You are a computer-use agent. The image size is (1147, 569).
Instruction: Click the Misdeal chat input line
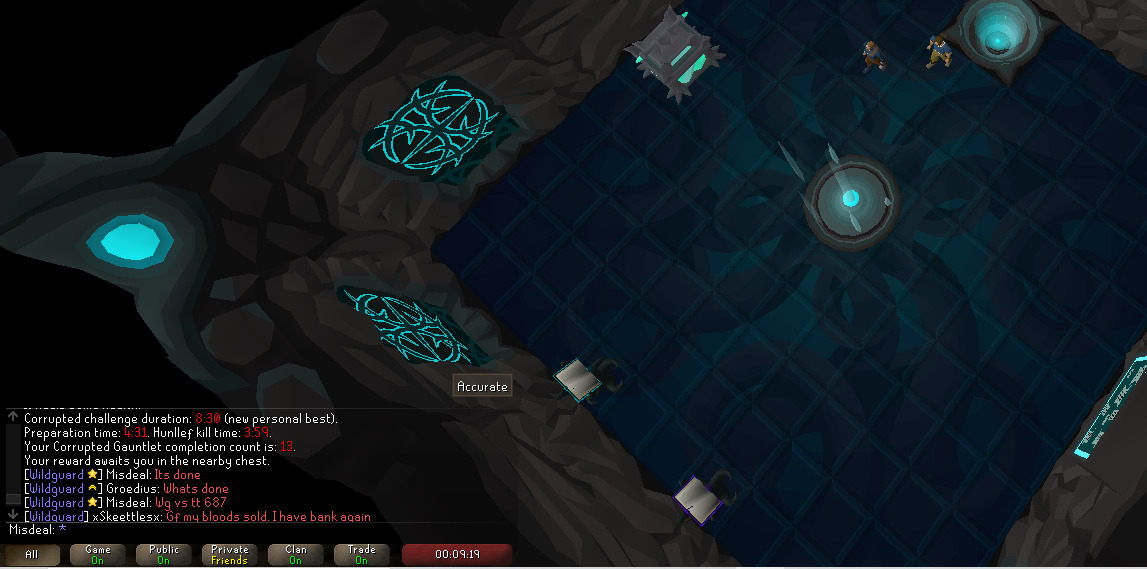[x=200, y=529]
